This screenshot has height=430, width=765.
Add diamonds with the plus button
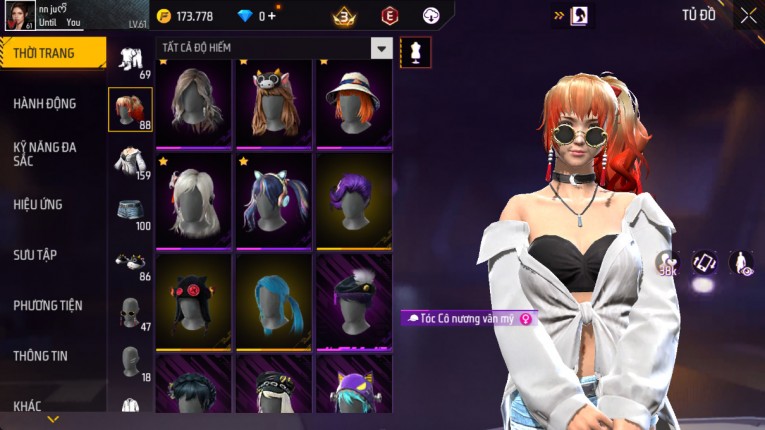[x=274, y=16]
